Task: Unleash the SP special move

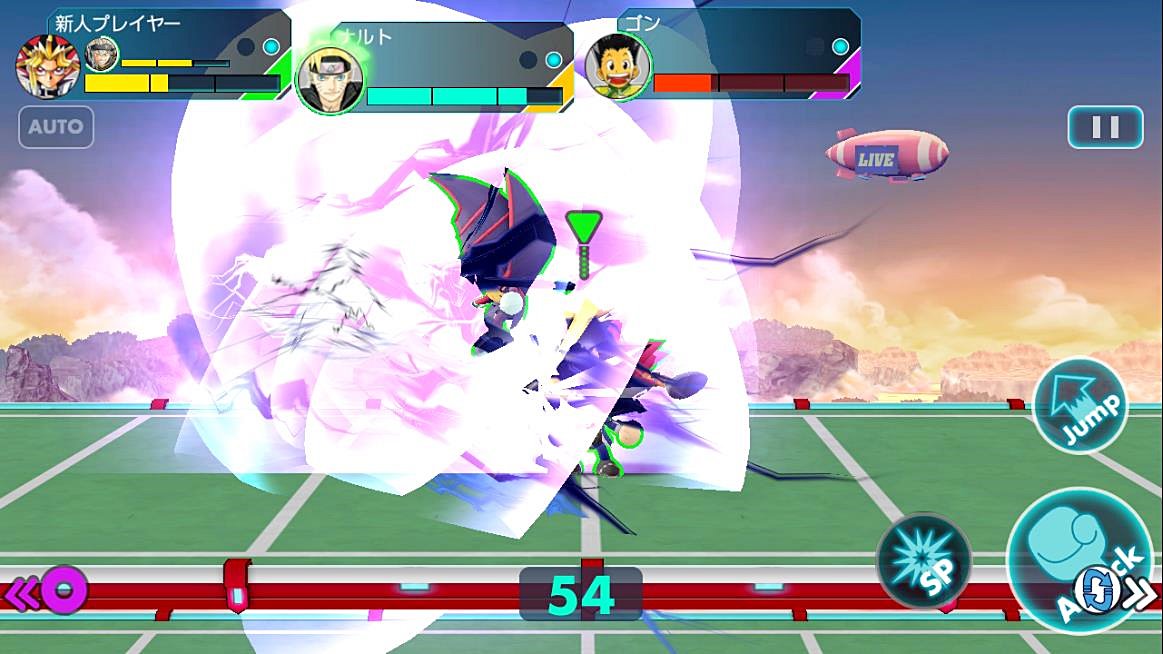Action: tap(923, 559)
